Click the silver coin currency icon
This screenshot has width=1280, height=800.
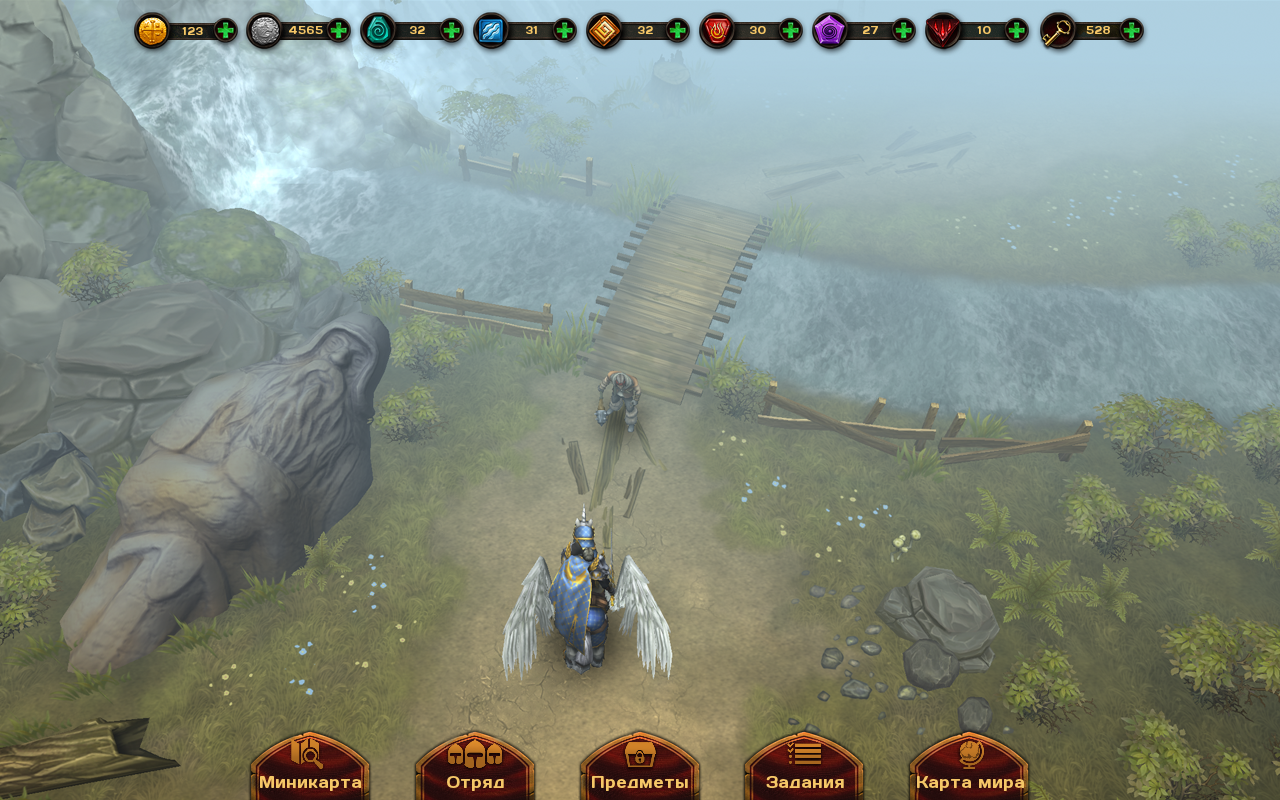(265, 31)
